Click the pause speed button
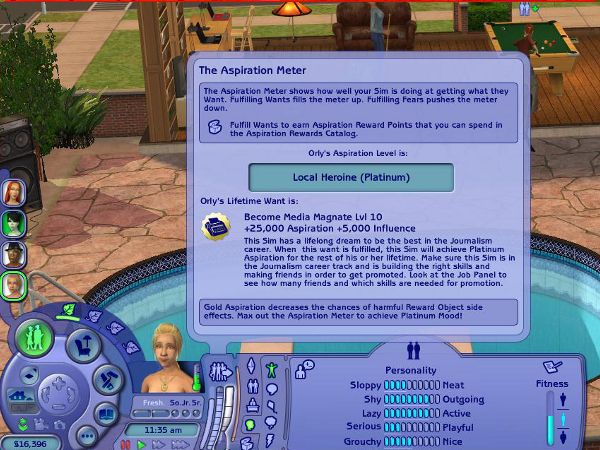Screen dimensions: 600x450 [x=126, y=442]
